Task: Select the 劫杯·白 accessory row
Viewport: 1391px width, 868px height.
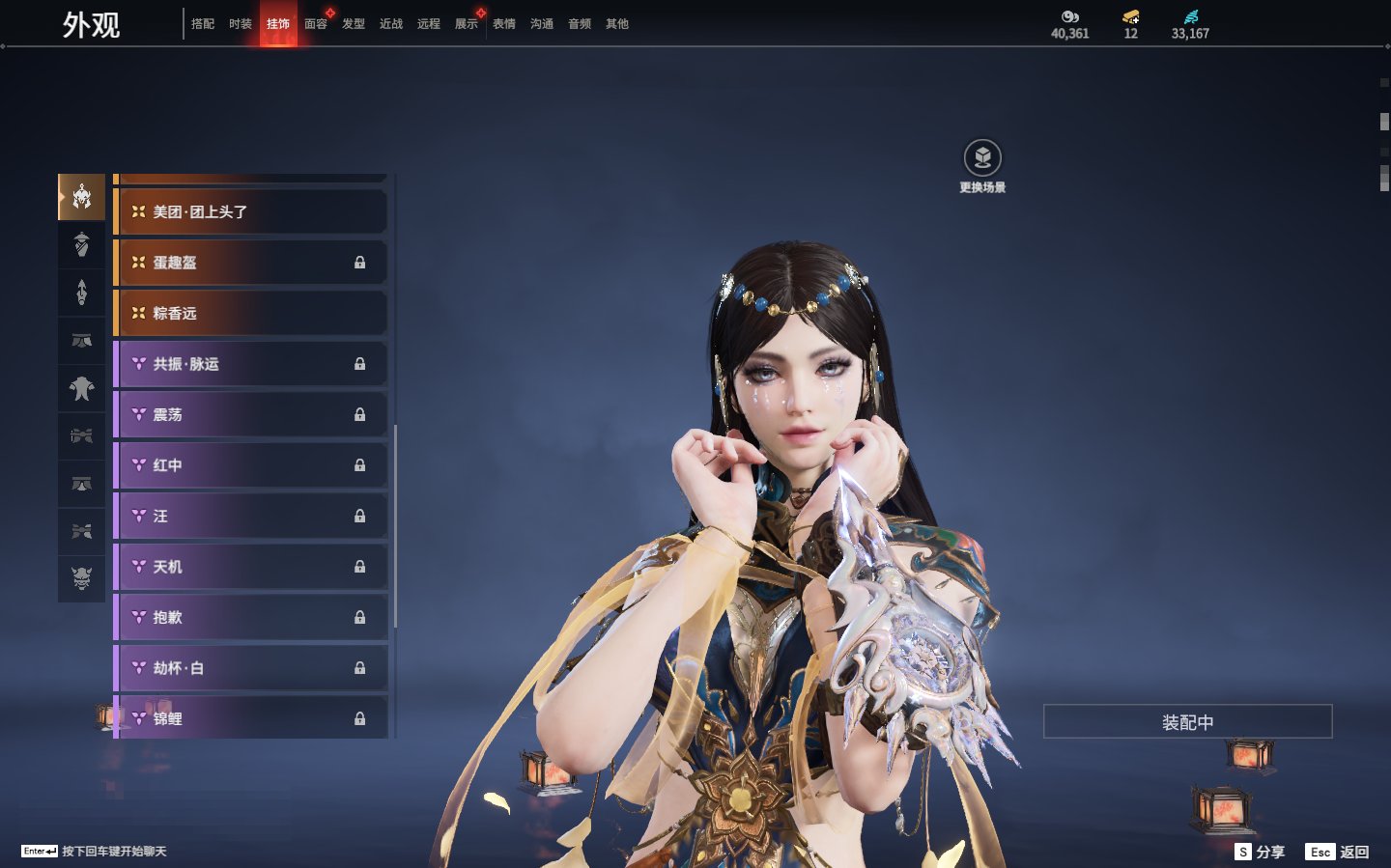Action: [251, 668]
